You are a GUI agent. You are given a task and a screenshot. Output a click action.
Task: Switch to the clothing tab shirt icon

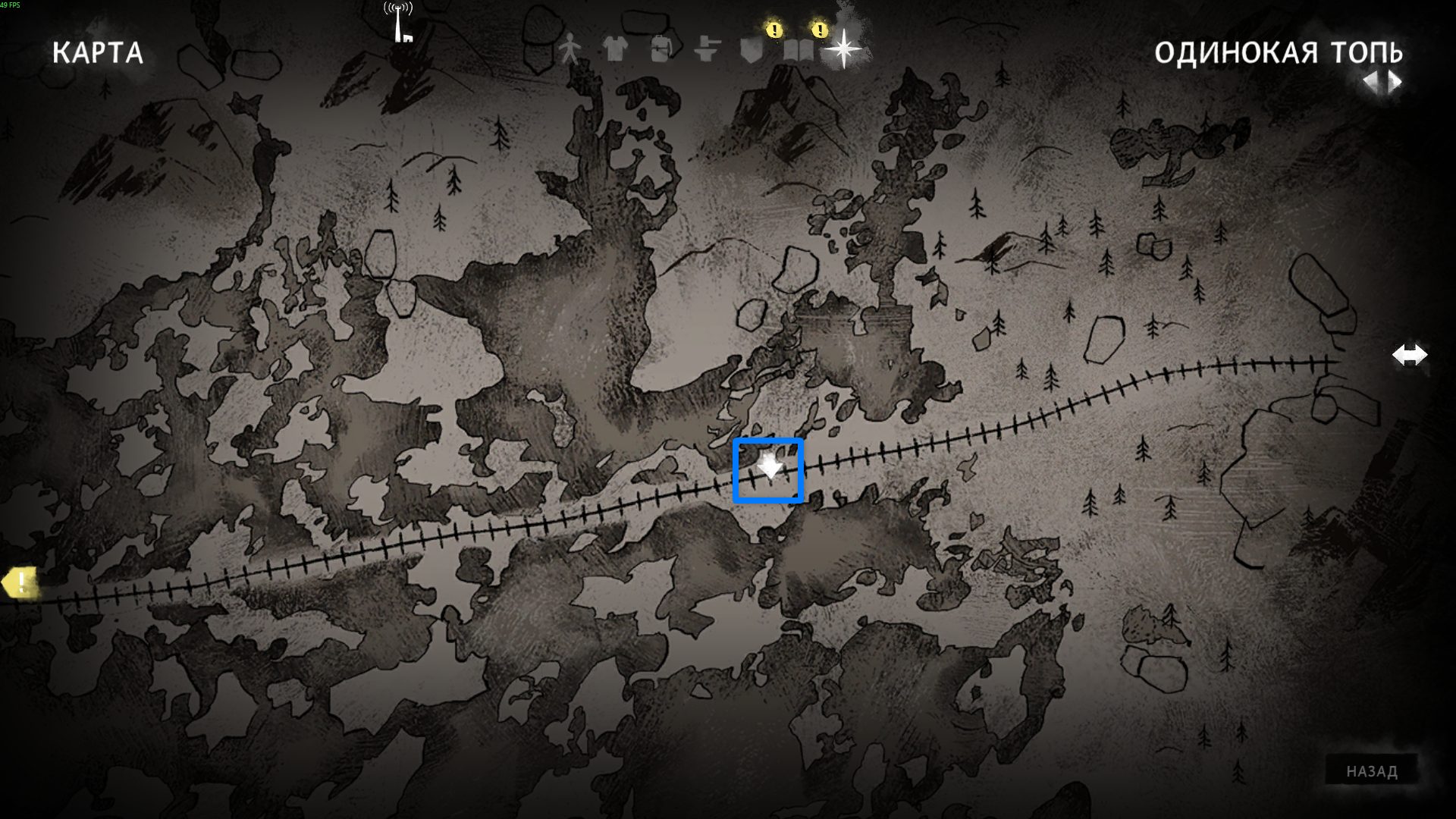pyautogui.click(x=614, y=50)
